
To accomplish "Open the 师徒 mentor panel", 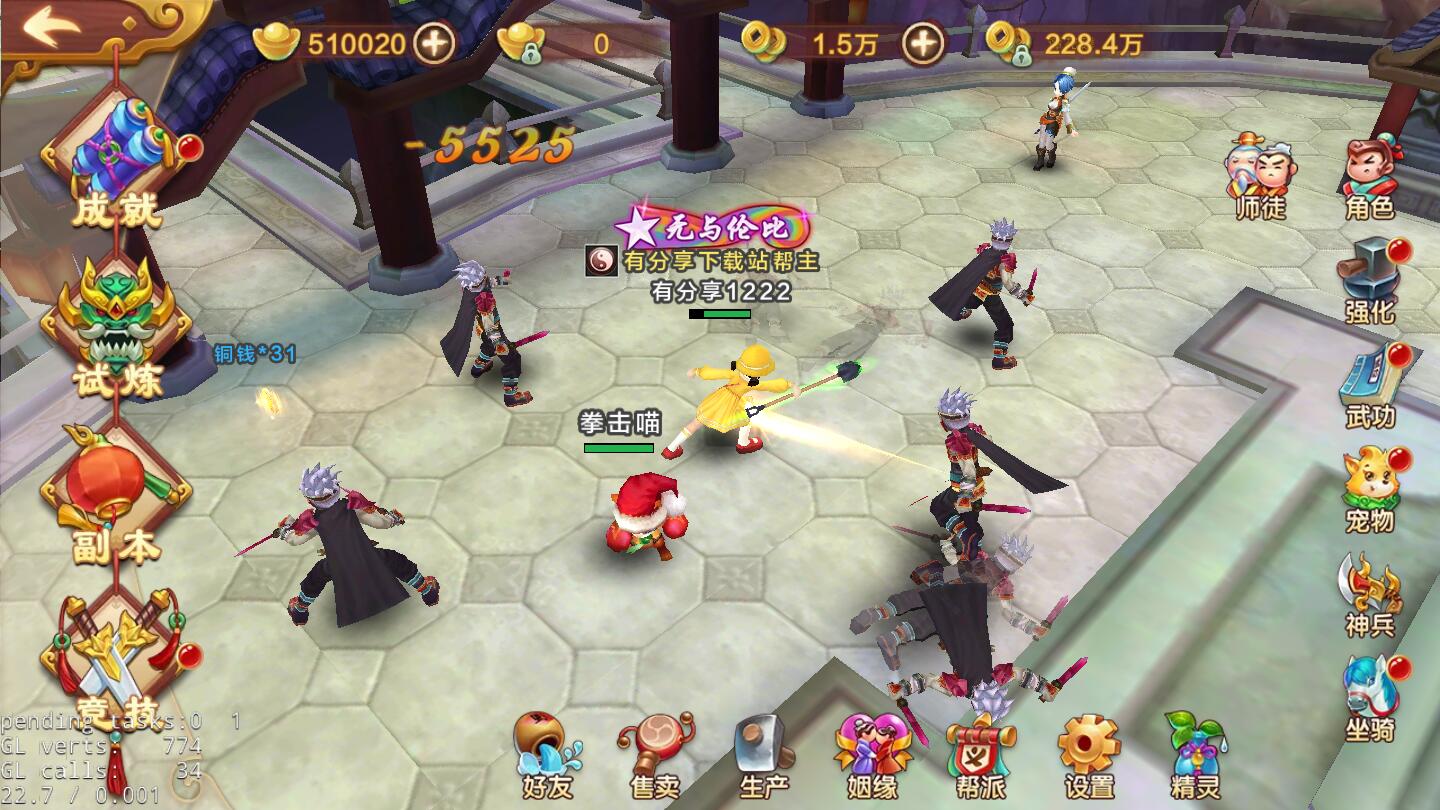I will pyautogui.click(x=1260, y=176).
